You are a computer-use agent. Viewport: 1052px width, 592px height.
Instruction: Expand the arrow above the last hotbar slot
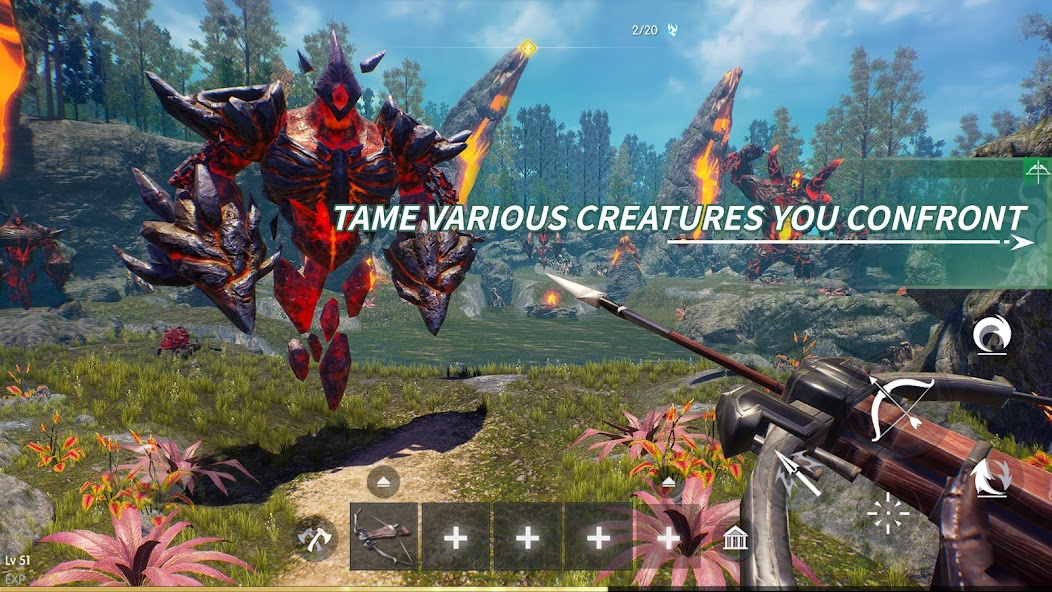669,482
